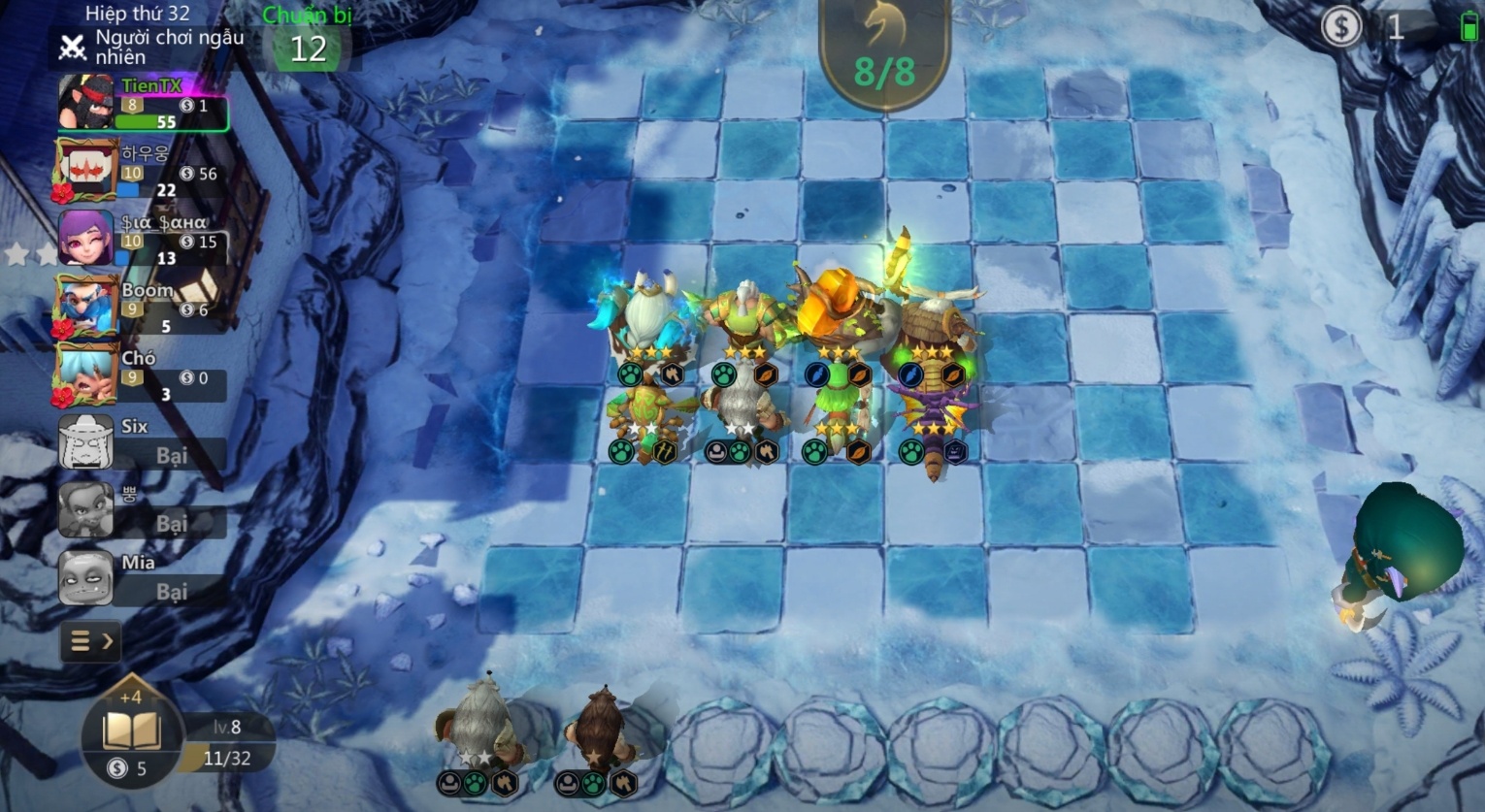Collapse the player list panel chevron
Viewport: 1485px width, 812px height.
click(x=107, y=641)
